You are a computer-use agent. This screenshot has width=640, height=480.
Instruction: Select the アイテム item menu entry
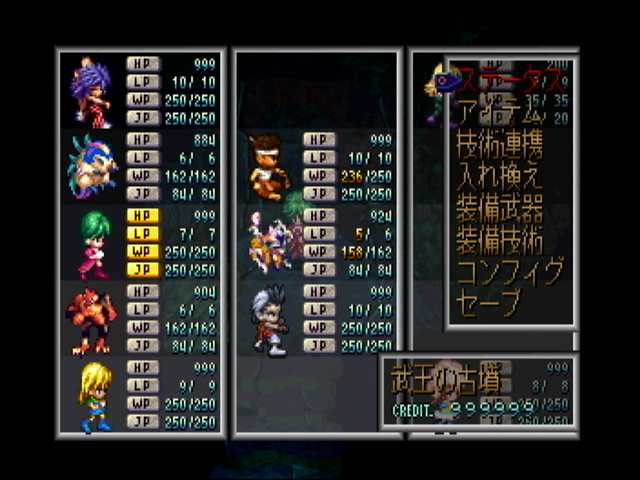495,110
